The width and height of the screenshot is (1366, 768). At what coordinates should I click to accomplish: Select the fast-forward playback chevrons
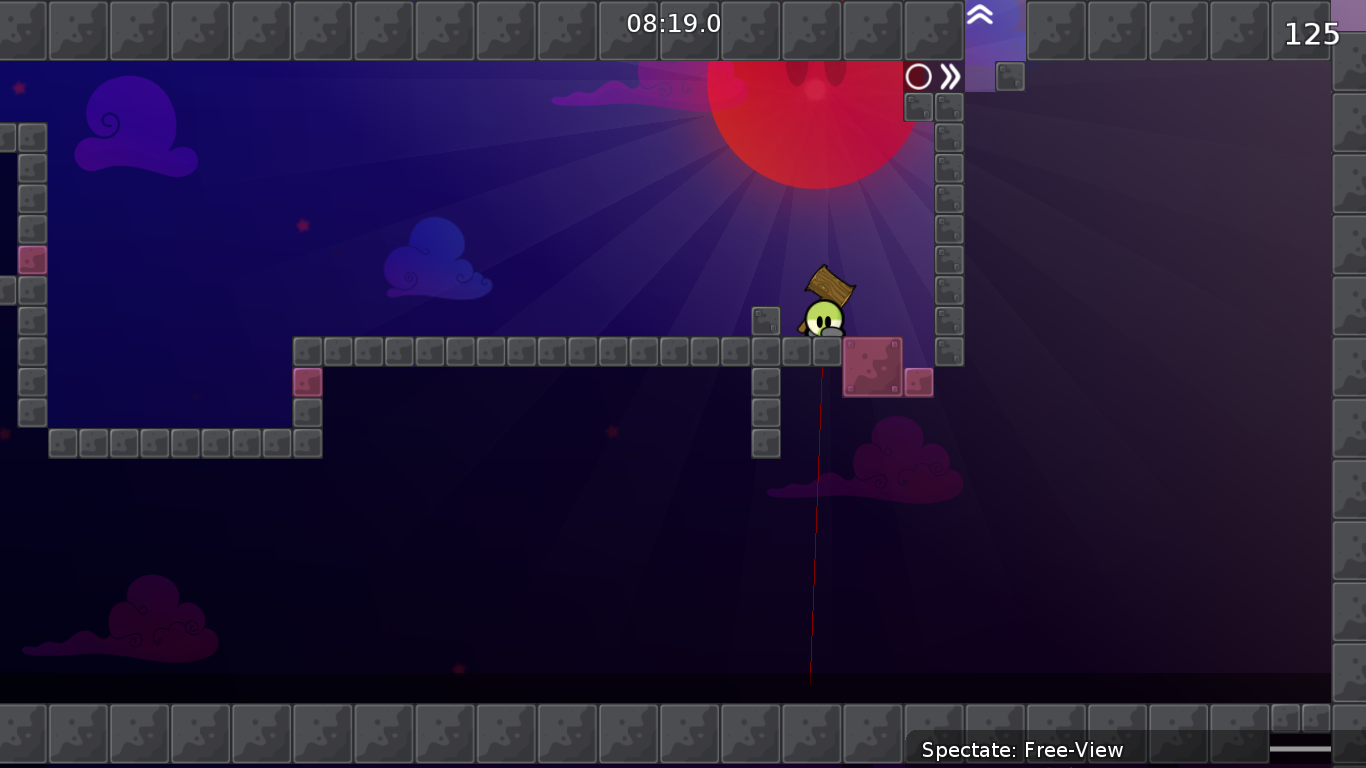point(949,75)
